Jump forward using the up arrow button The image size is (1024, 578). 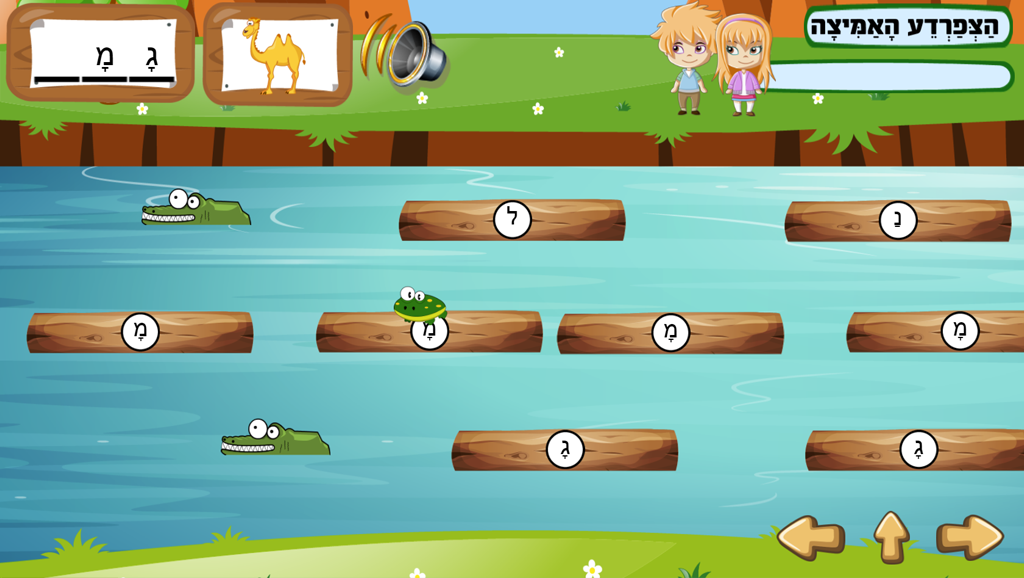[891, 537]
